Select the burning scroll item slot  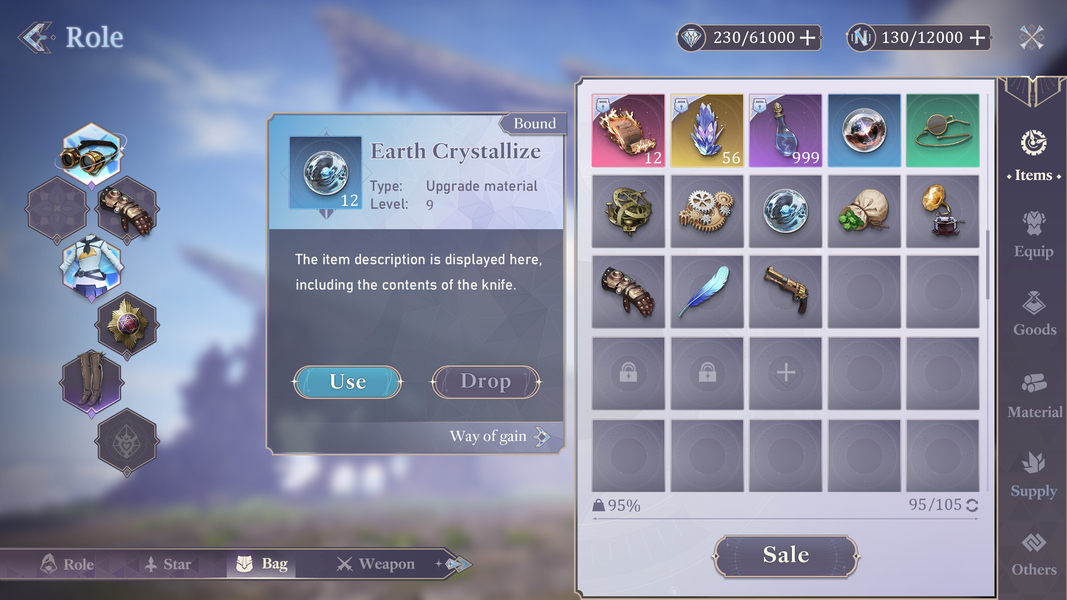[628, 131]
